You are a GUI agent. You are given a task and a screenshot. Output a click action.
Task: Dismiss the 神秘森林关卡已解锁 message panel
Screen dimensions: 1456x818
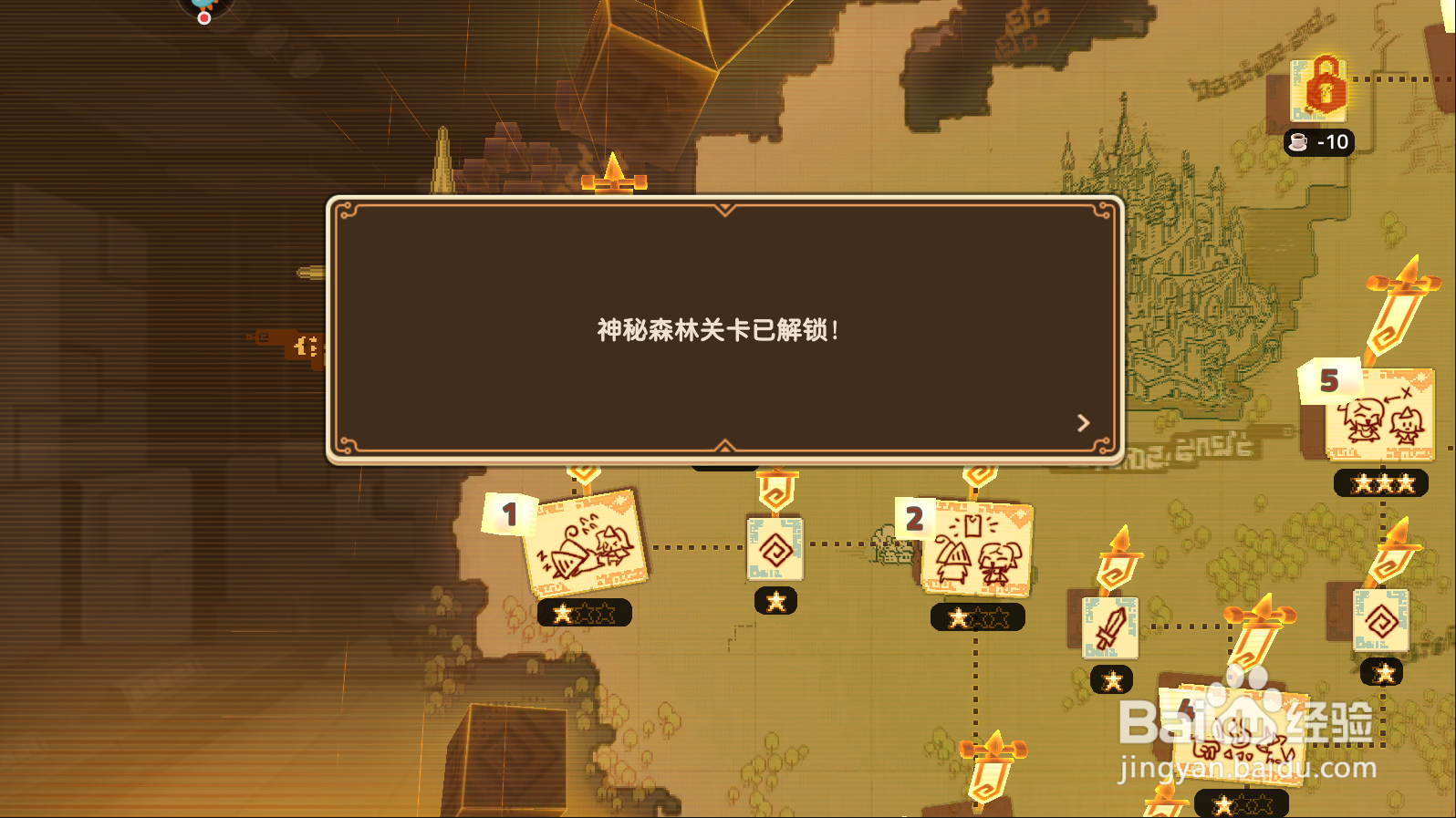tap(725, 333)
